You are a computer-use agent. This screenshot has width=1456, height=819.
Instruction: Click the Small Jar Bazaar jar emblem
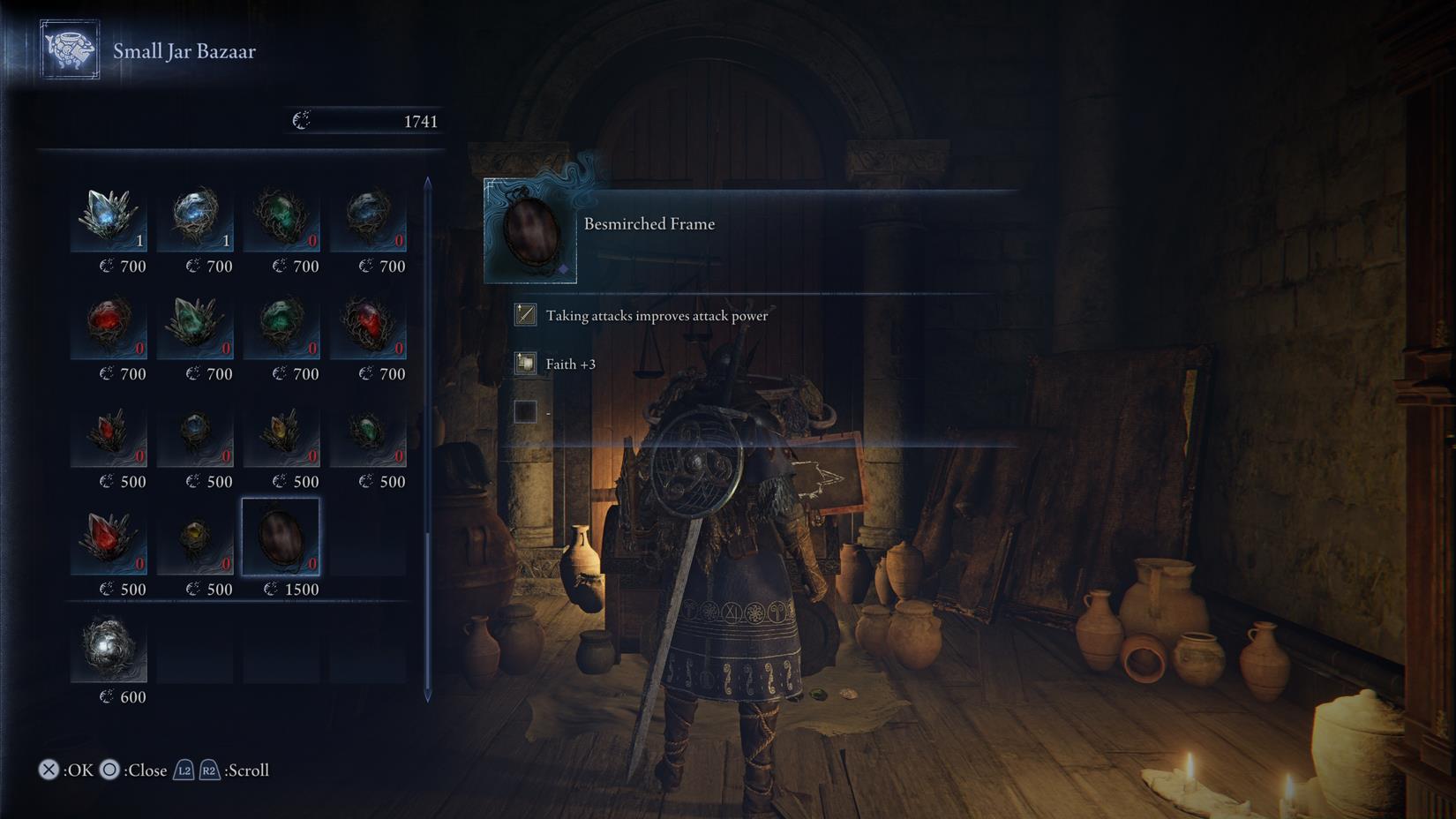70,50
